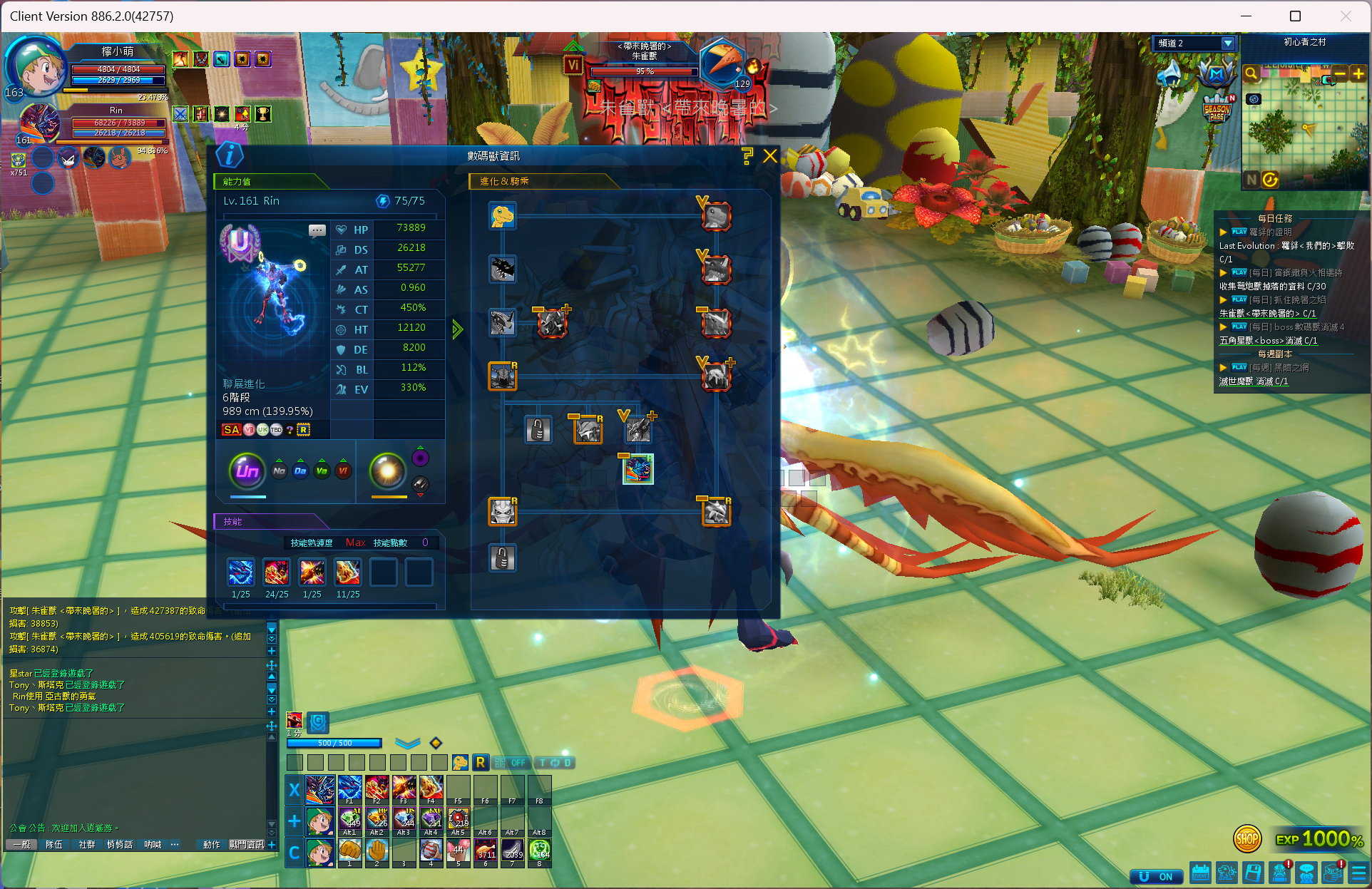Screen dimensions: 1372x889
Task: Open the channel 2 dropdown
Action: click(x=1227, y=43)
